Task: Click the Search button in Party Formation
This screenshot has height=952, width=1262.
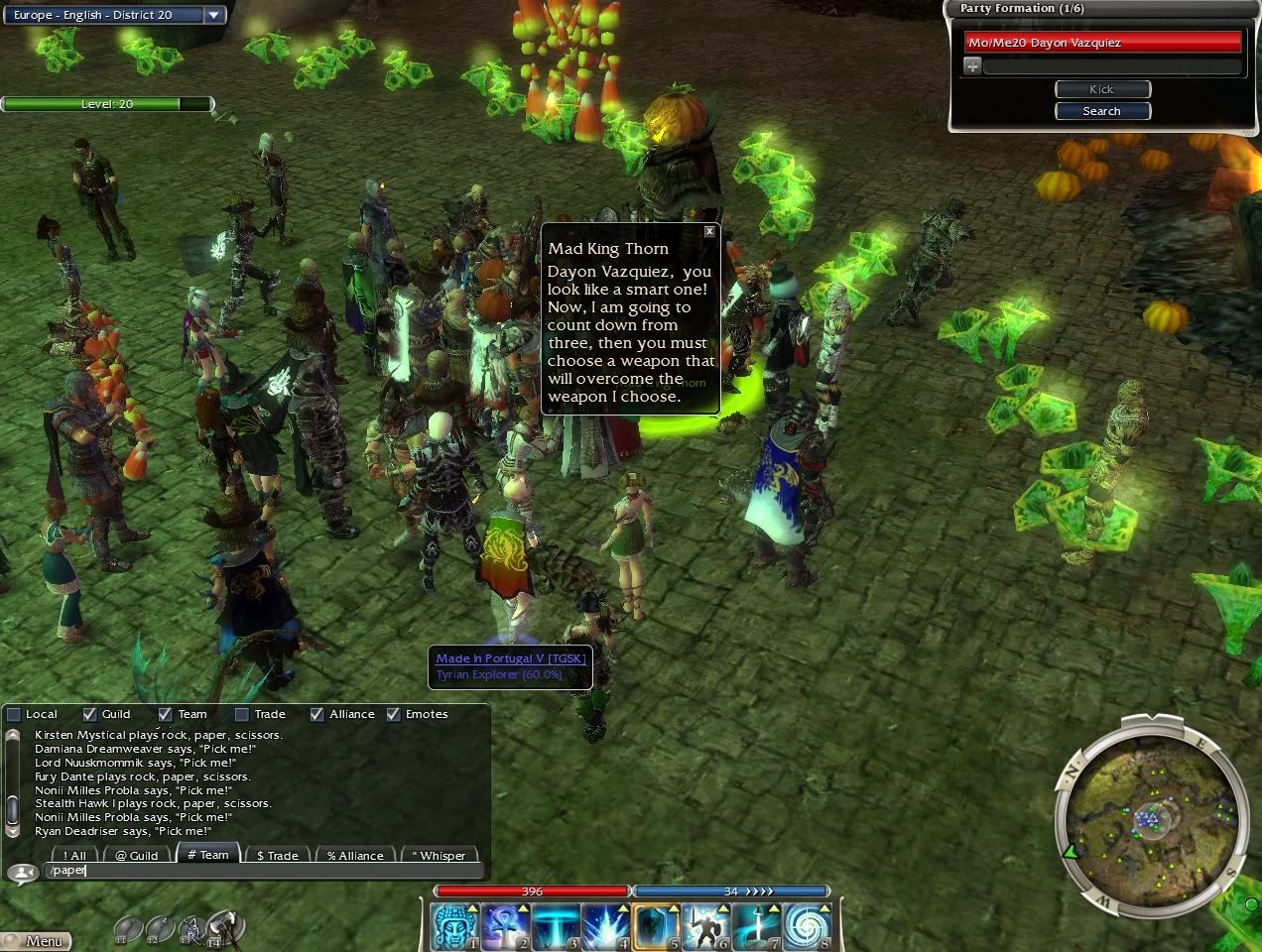Action: pos(1101,111)
